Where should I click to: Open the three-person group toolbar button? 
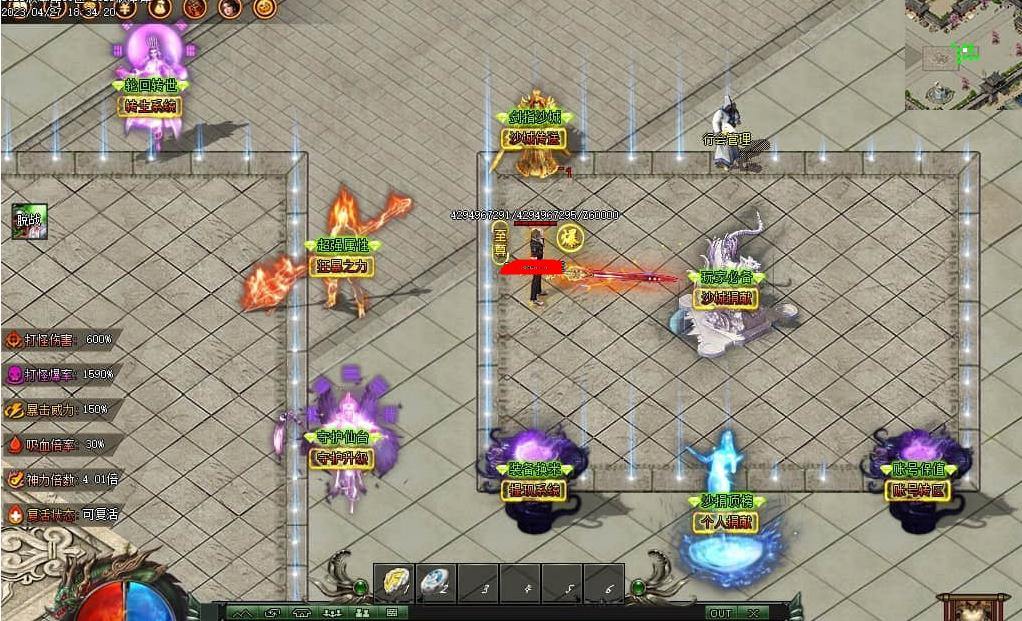click(332, 612)
